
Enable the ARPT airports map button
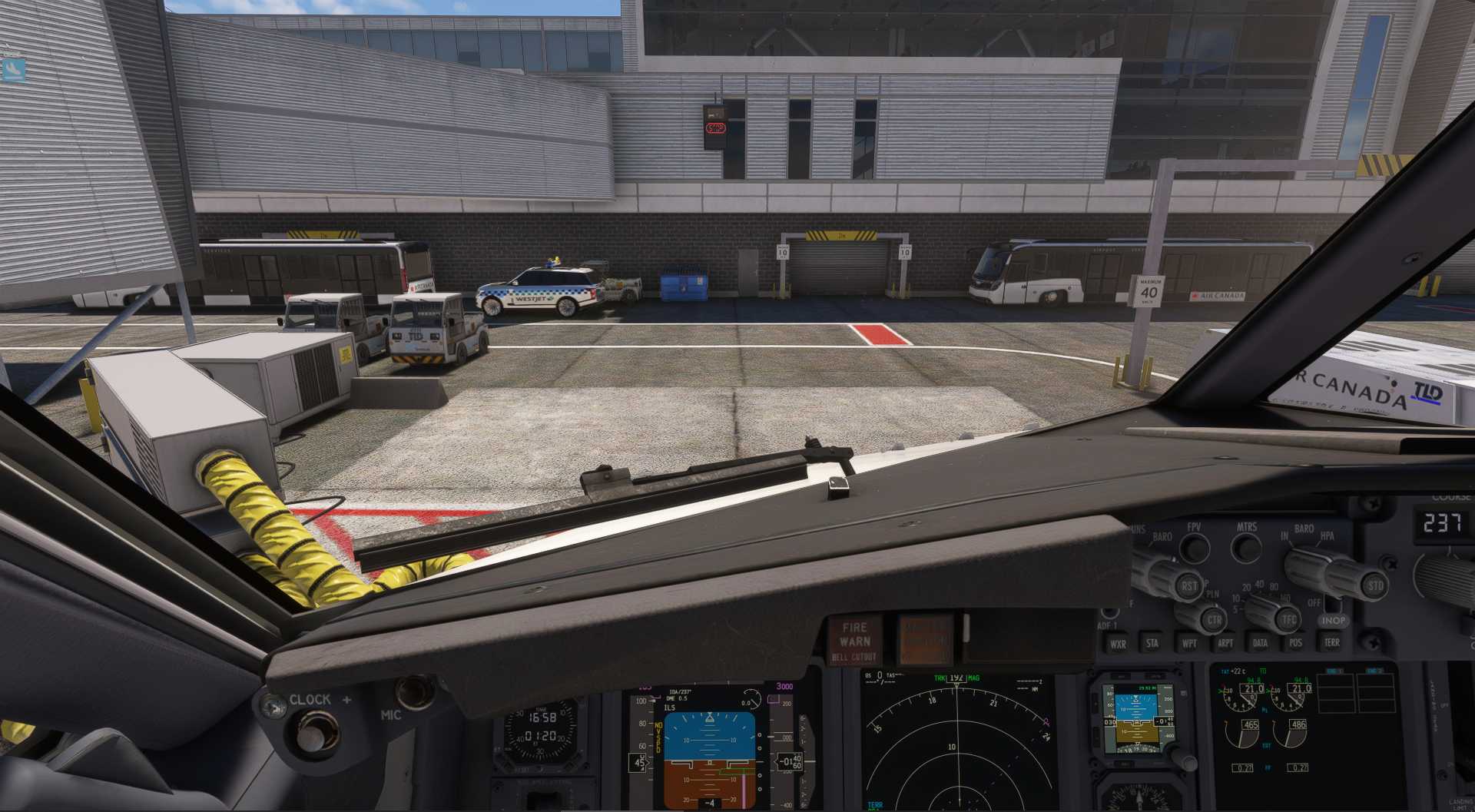(x=1225, y=643)
